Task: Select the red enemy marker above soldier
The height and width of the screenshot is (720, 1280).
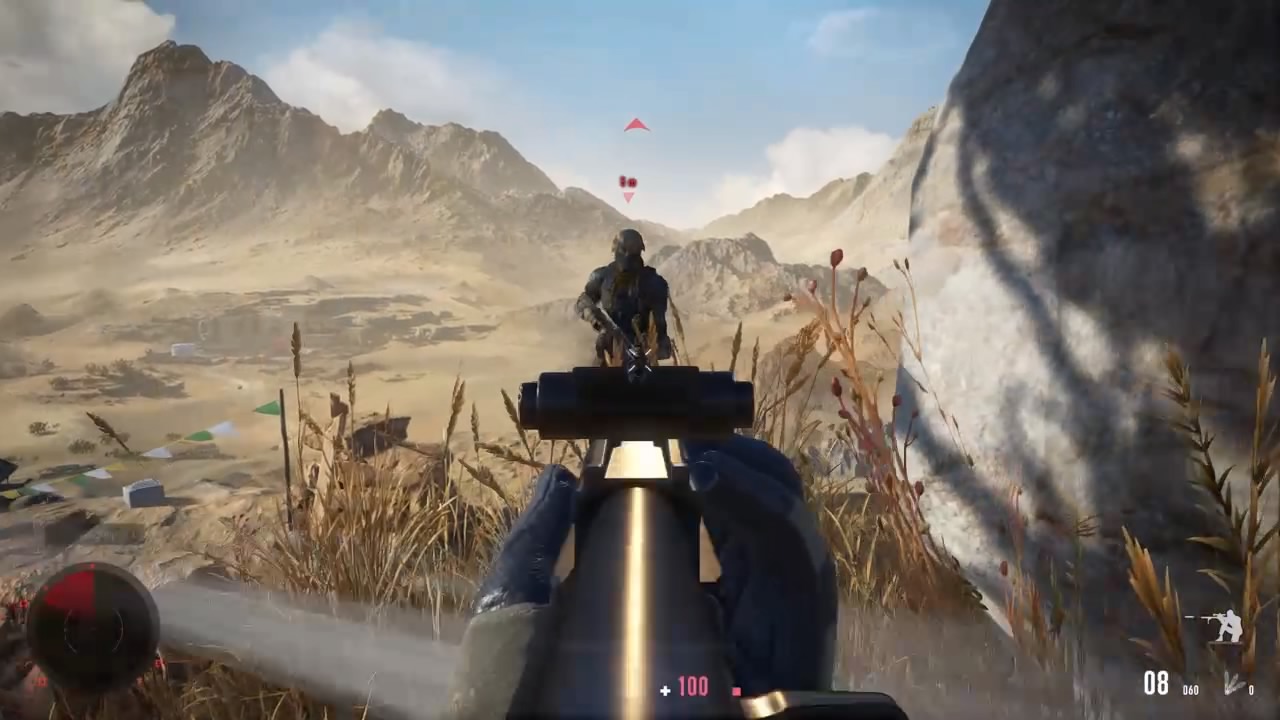Action: (x=628, y=185)
